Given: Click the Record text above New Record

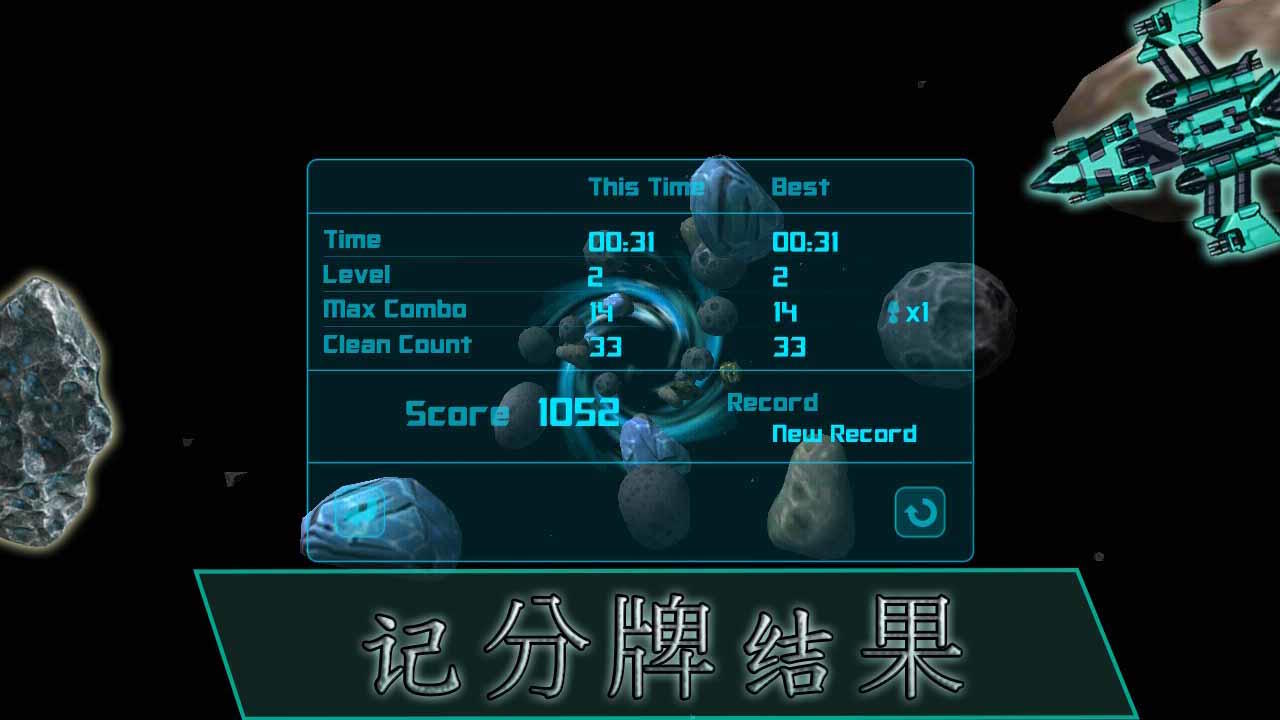Looking at the screenshot, I should click(x=775, y=402).
